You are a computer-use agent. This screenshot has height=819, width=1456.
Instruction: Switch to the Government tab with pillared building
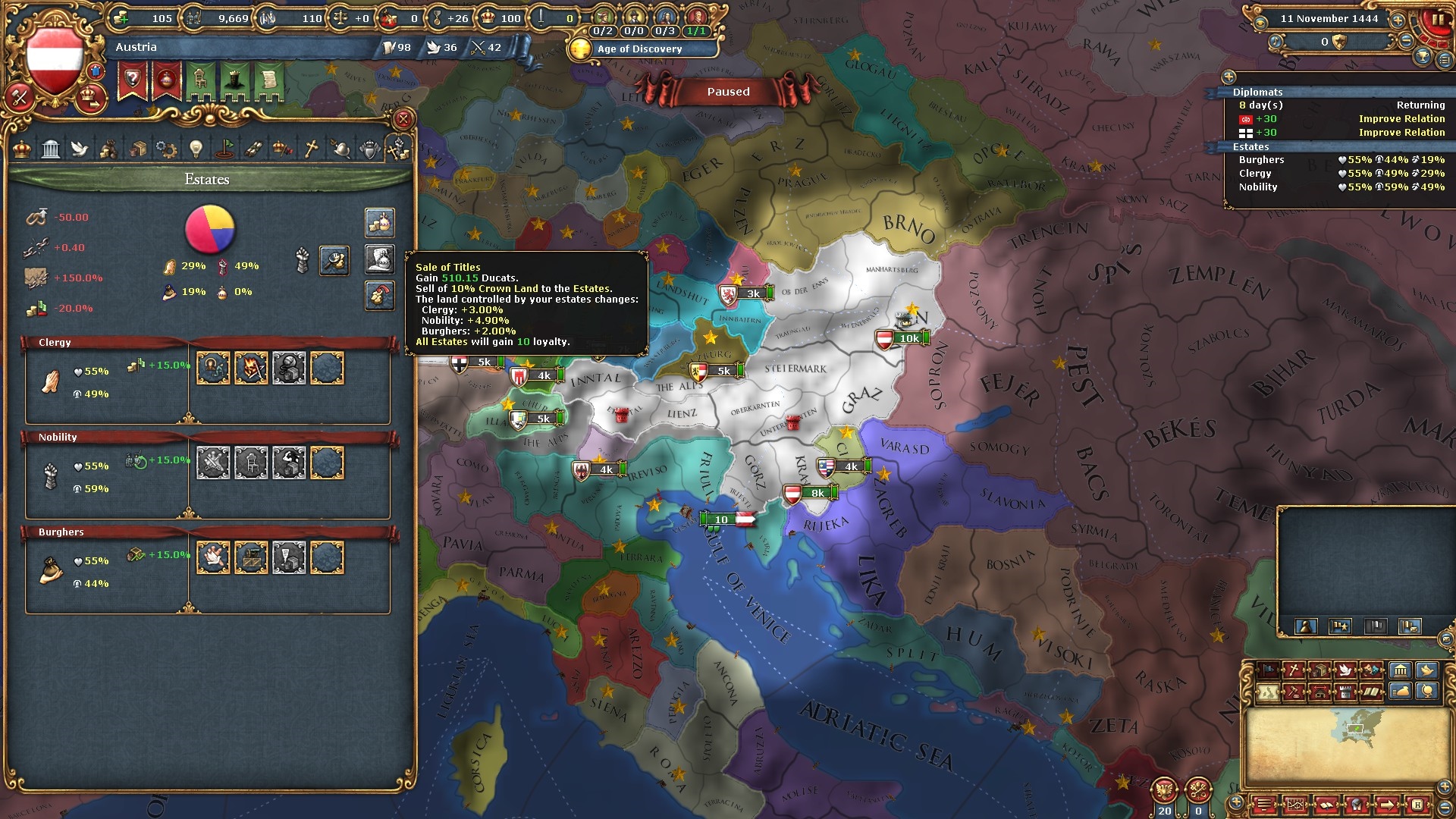coord(51,149)
